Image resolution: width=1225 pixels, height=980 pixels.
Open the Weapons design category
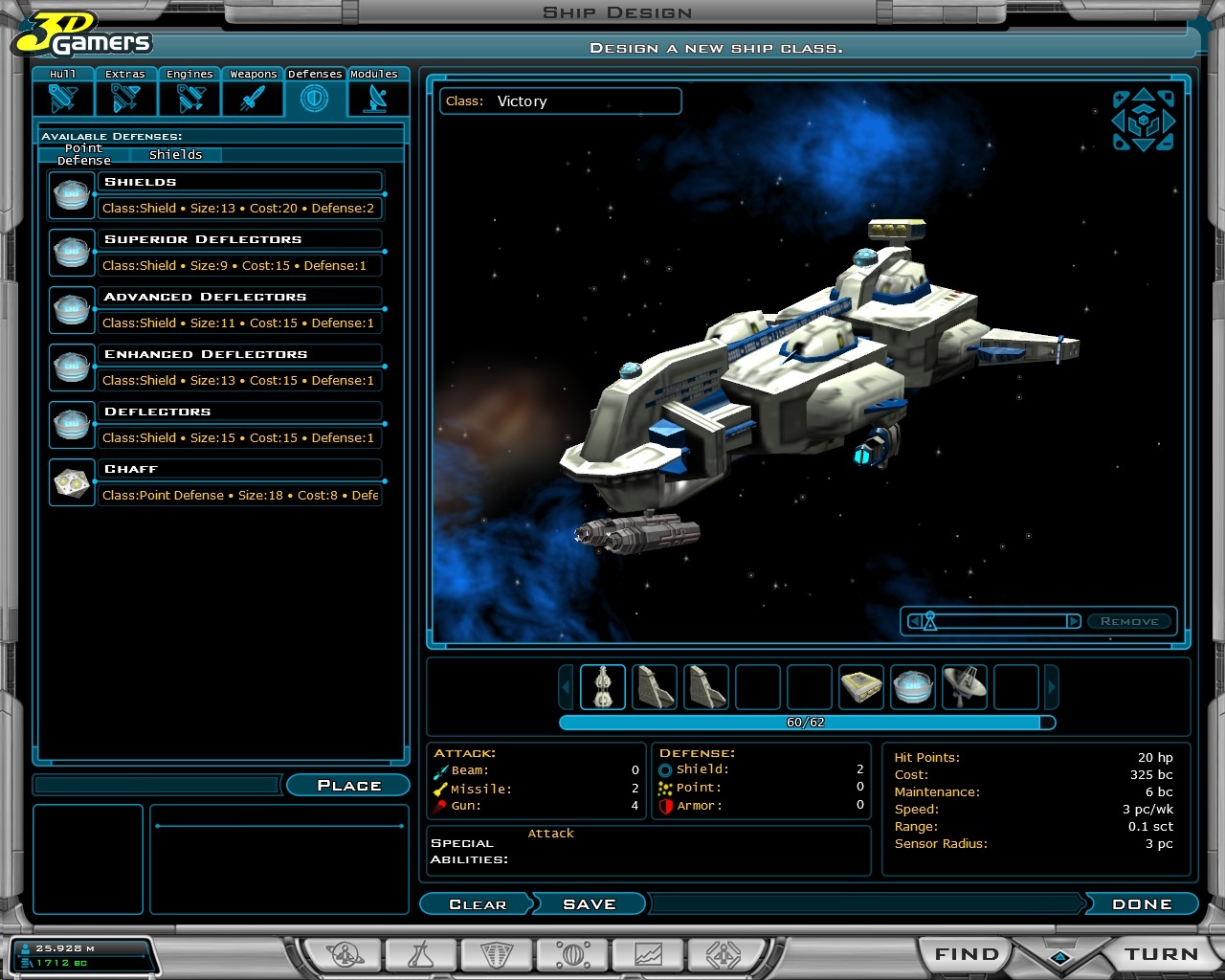pos(252,90)
